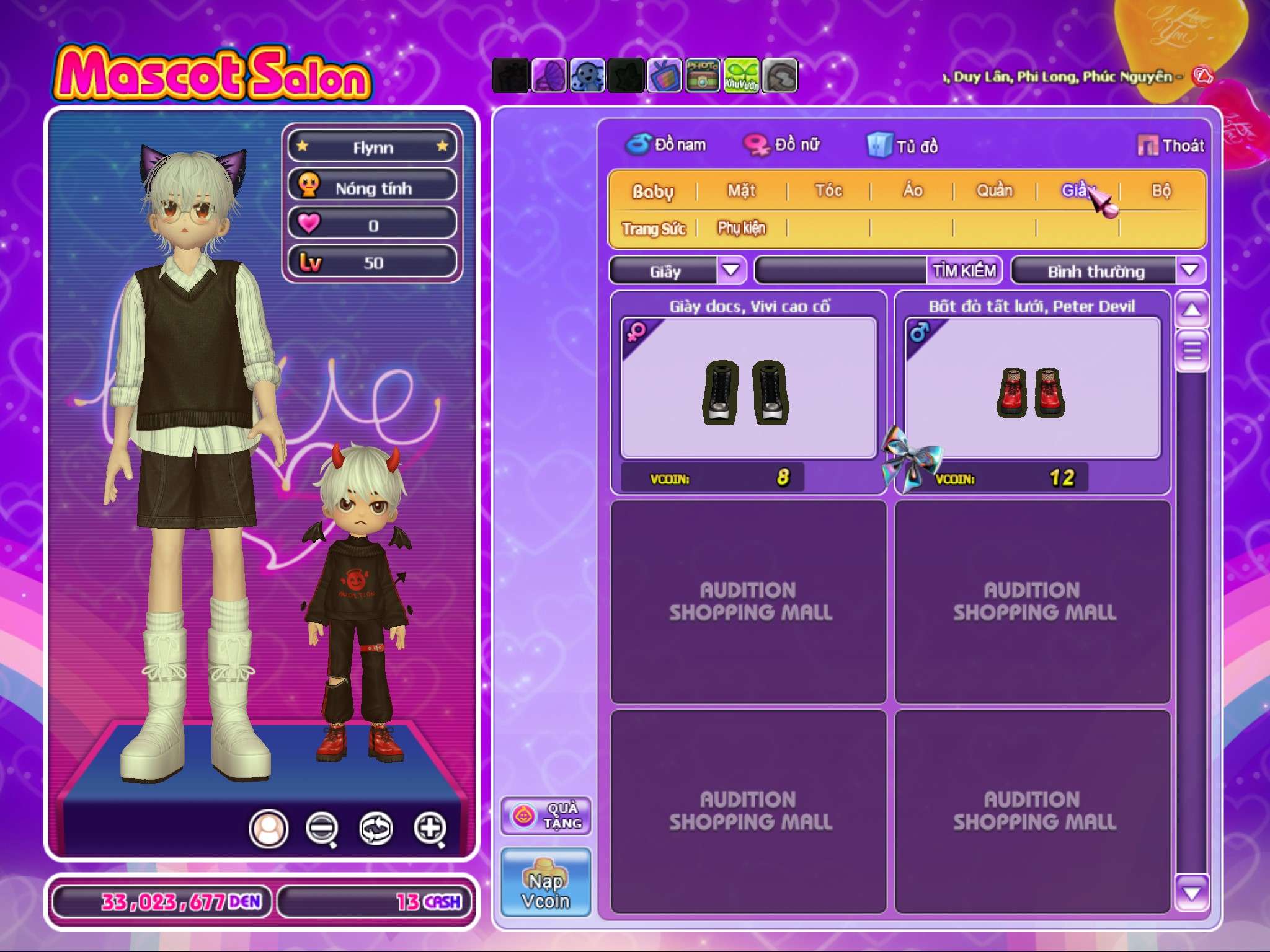Image resolution: width=1270 pixels, height=952 pixels.
Task: Switch to the Bộ category tab
Action: click(1161, 191)
